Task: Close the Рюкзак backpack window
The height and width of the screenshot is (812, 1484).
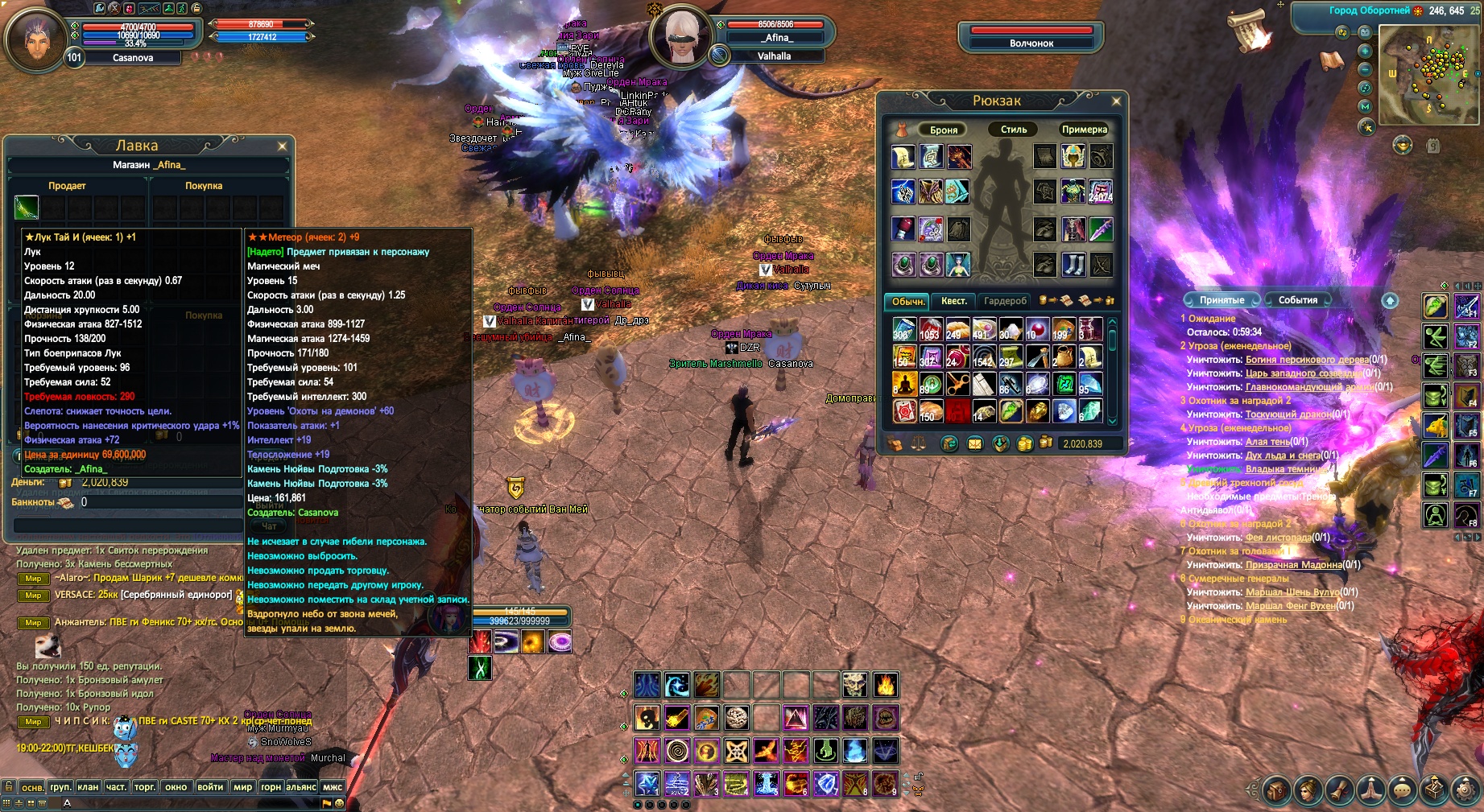Action: tap(1116, 101)
